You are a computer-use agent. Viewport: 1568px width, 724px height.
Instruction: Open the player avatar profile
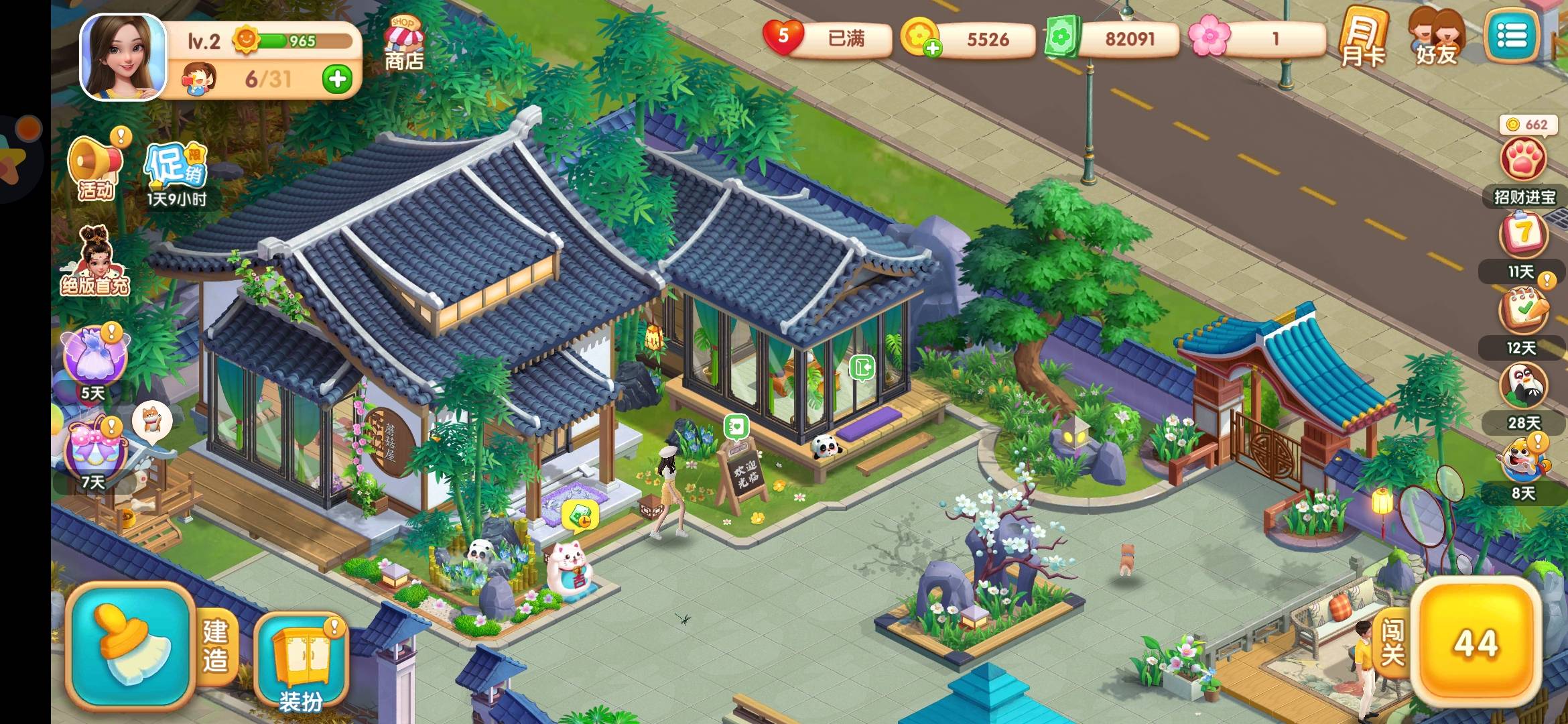[x=123, y=57]
